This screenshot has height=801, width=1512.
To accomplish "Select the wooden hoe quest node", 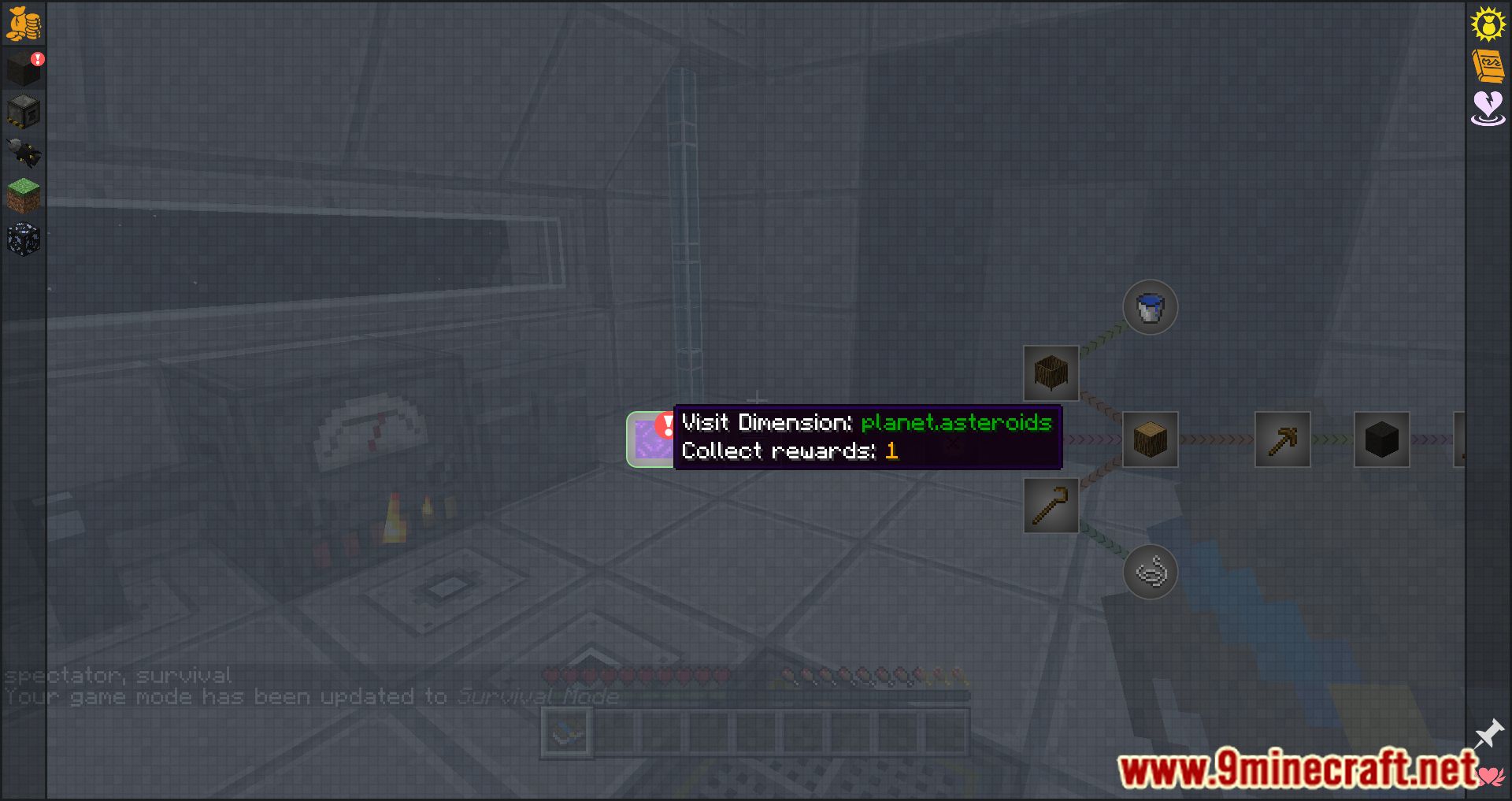I will point(1051,504).
